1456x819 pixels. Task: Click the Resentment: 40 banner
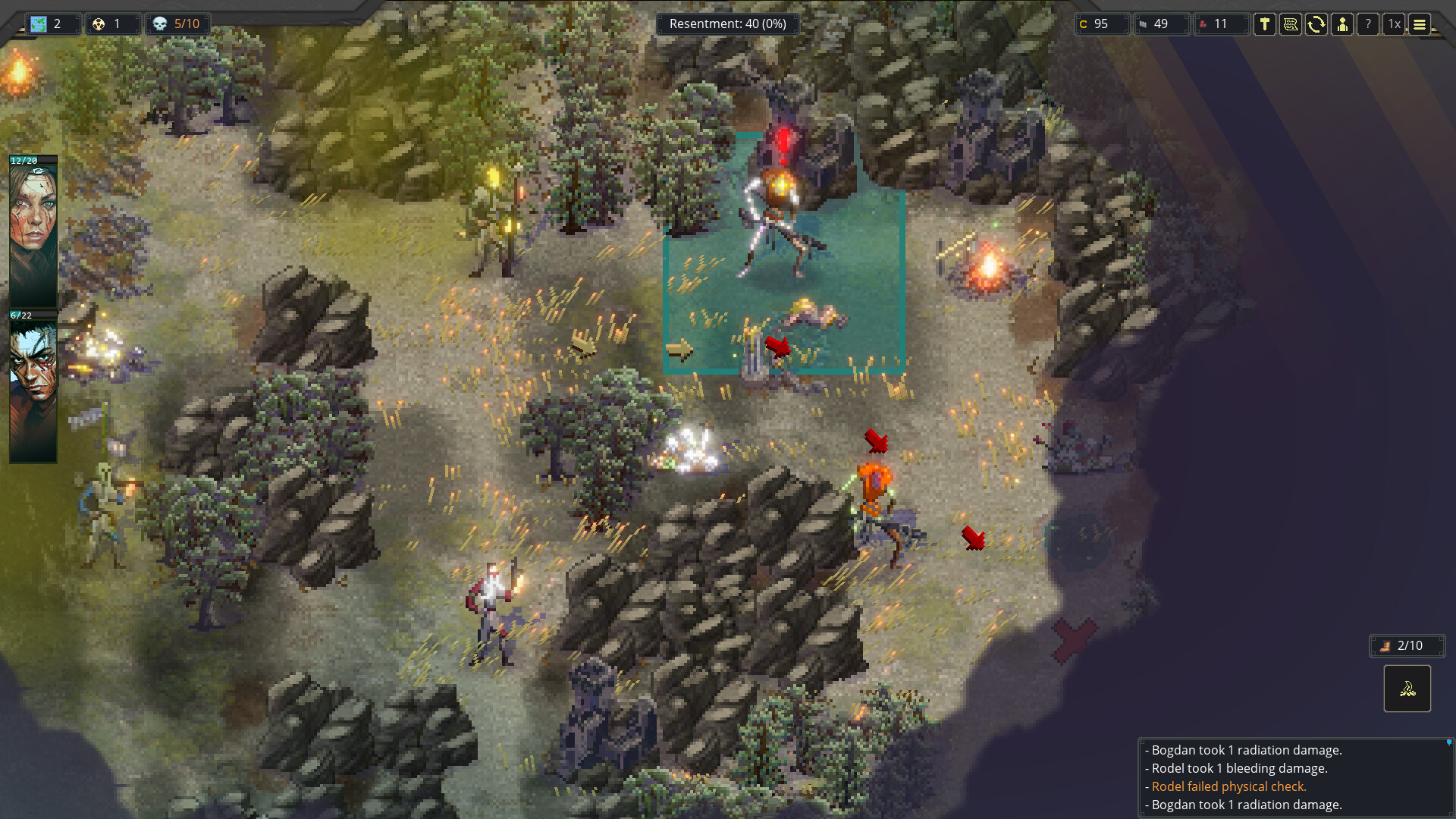point(728,24)
